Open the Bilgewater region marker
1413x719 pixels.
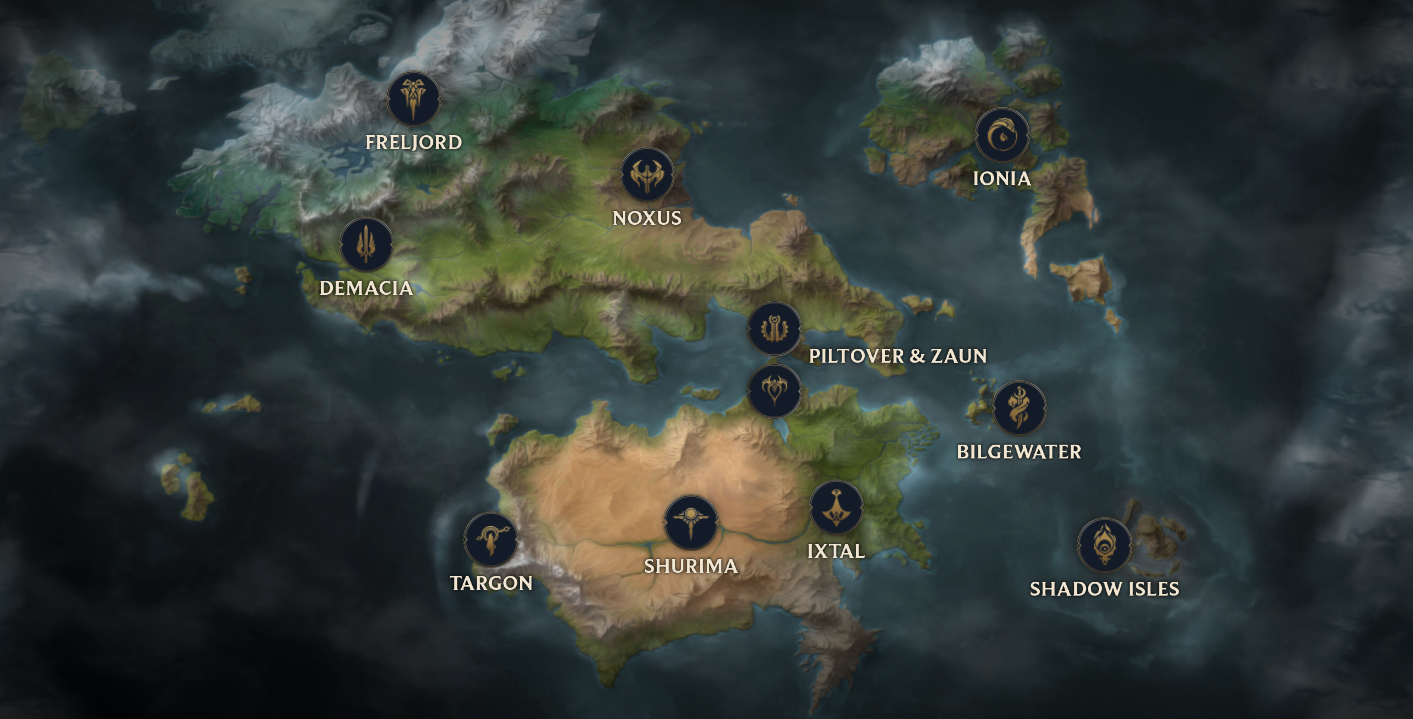[1019, 408]
